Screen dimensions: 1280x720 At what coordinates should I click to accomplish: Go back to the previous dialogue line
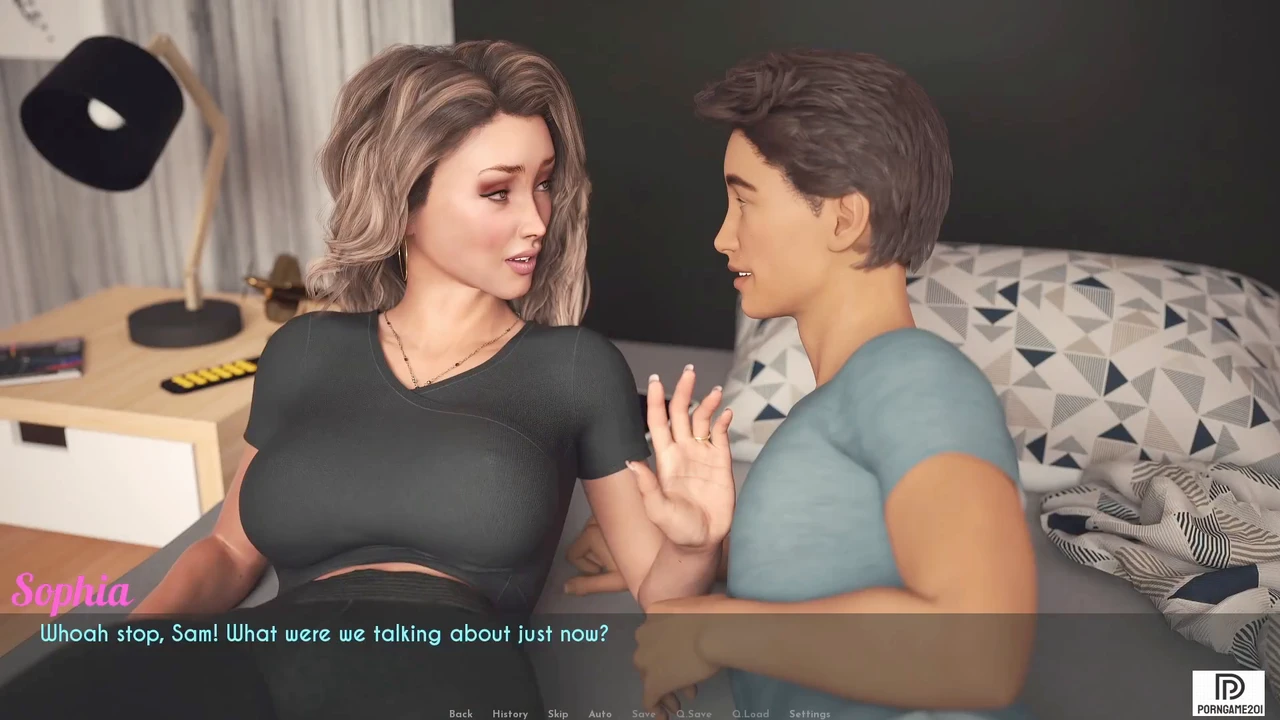coord(461,713)
